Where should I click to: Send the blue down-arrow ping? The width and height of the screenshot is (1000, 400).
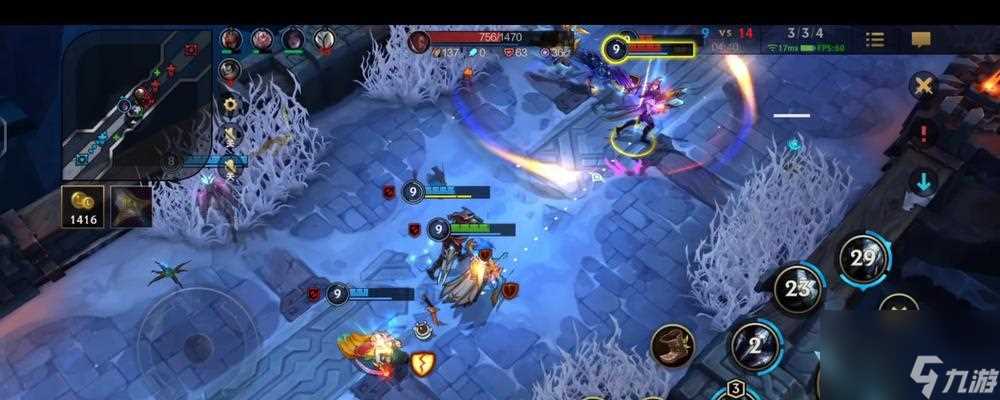(x=922, y=182)
